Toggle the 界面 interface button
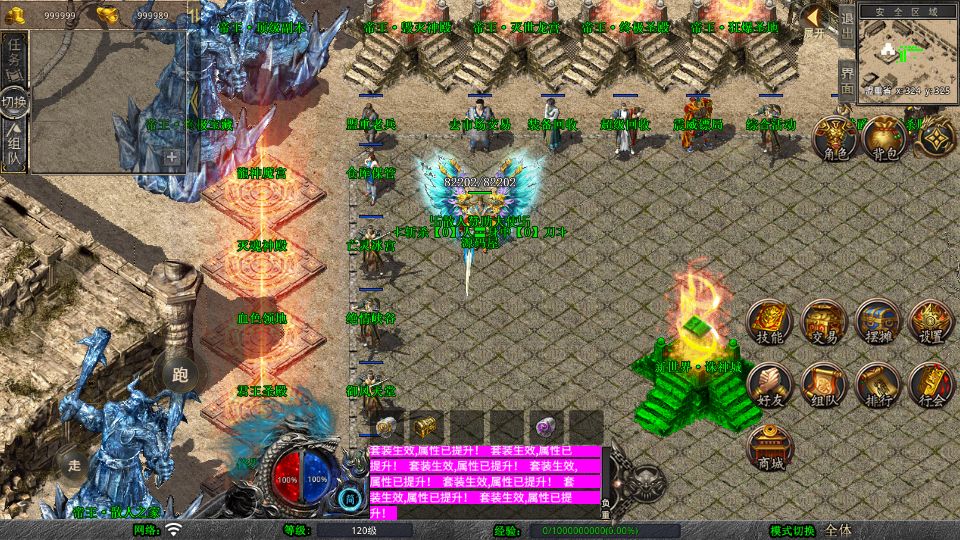 pyautogui.click(x=846, y=78)
